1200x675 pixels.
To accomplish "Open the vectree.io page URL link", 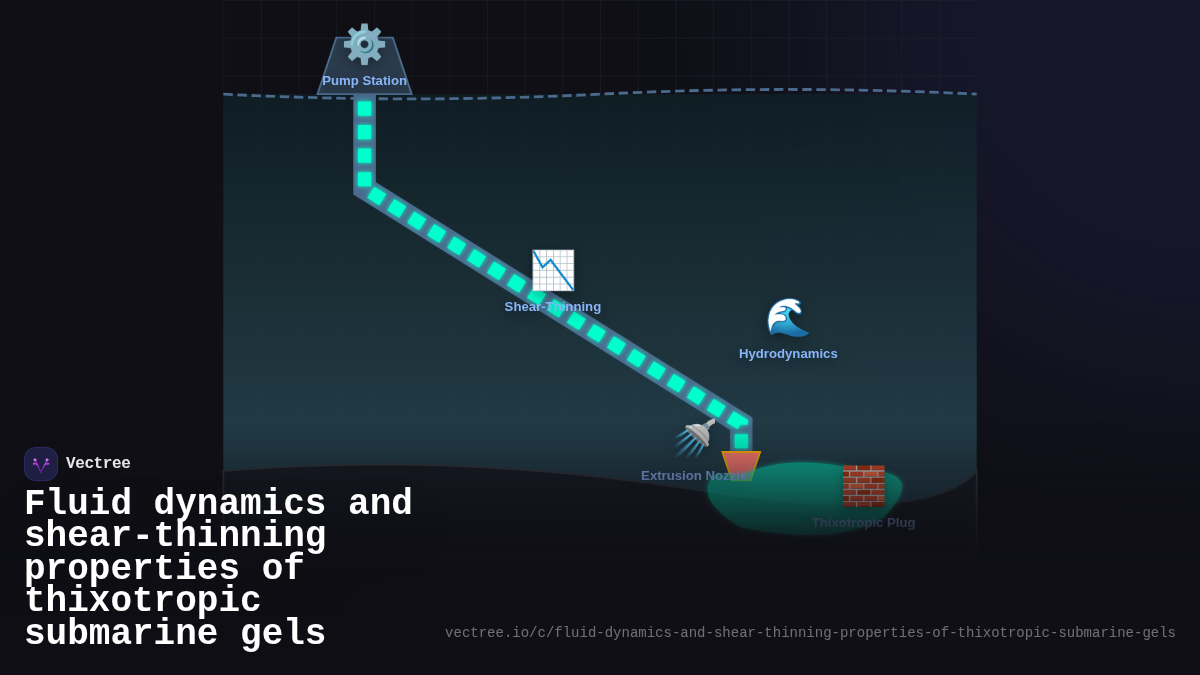I will [810, 633].
